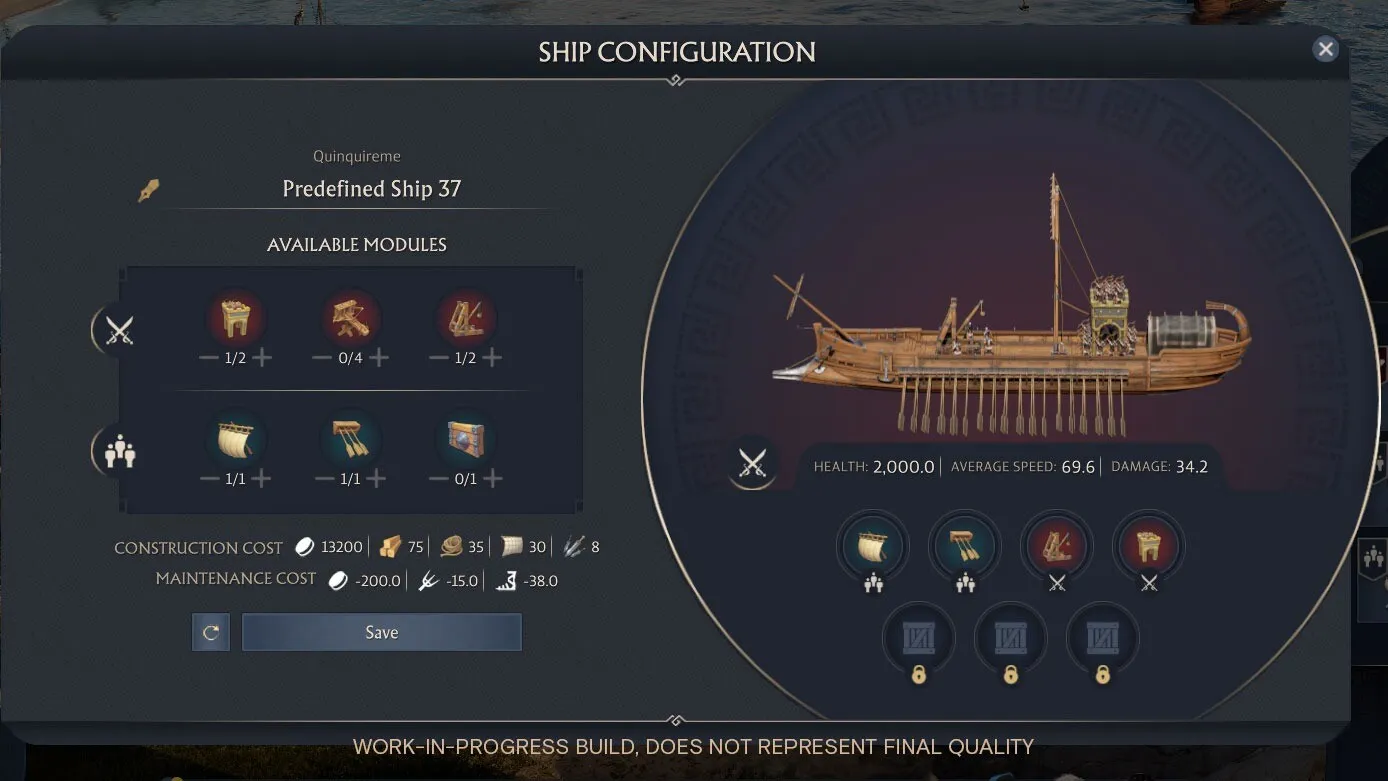Save the ship configuration
The width and height of the screenshot is (1388, 781).
pyautogui.click(x=381, y=632)
